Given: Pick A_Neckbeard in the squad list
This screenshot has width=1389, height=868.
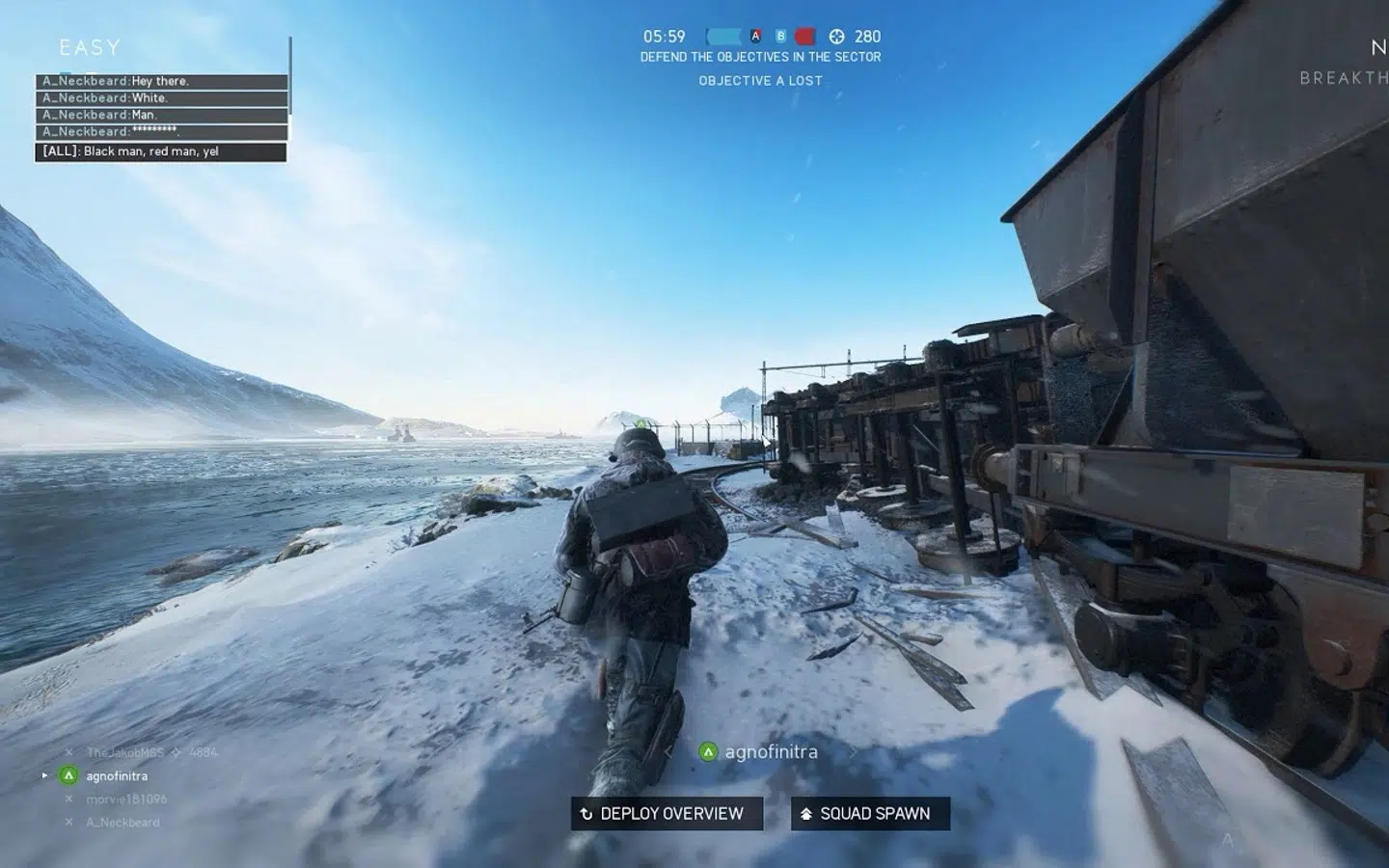Looking at the screenshot, I should [x=123, y=822].
